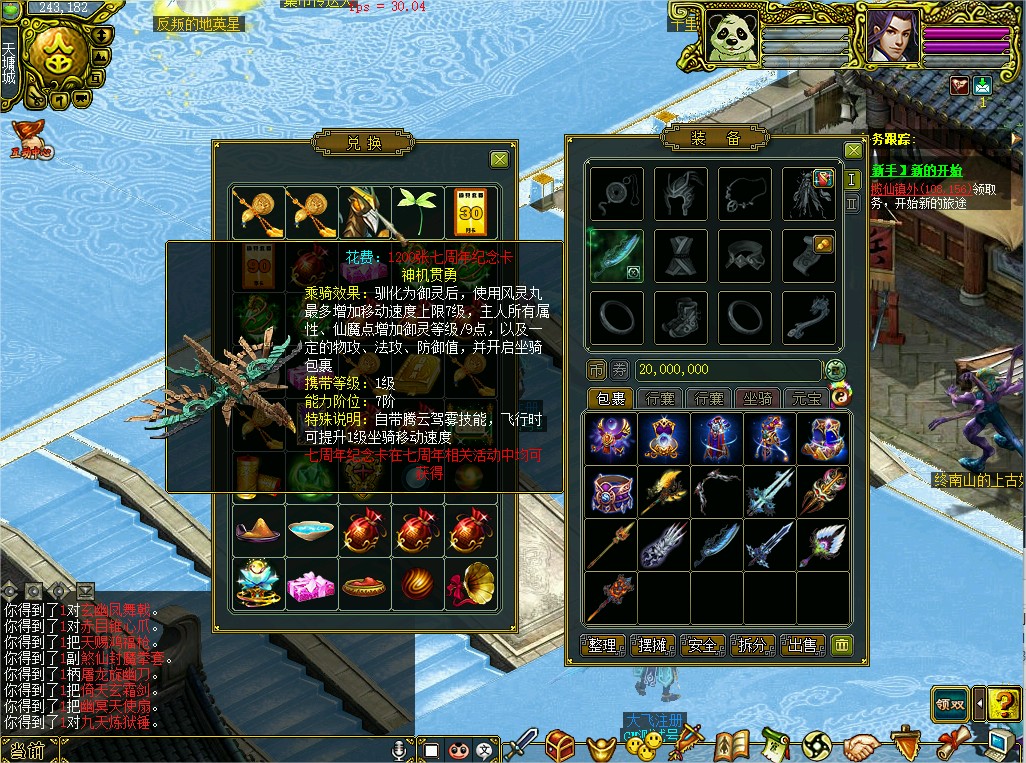Select the 包裹 bag tab
This screenshot has height=763, width=1026.
610,399
